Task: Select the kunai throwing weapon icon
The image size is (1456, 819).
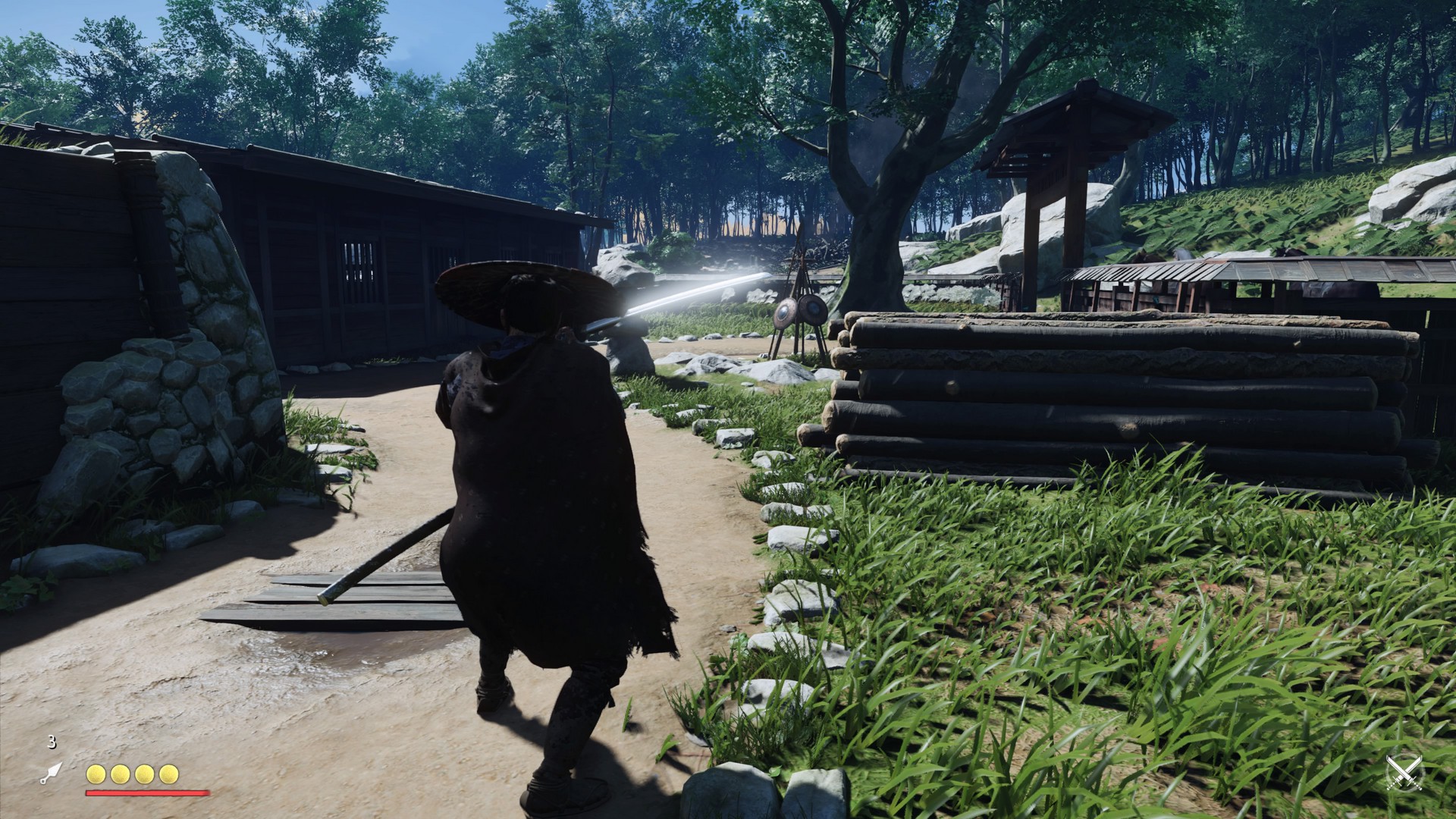Action: pyautogui.click(x=51, y=773)
